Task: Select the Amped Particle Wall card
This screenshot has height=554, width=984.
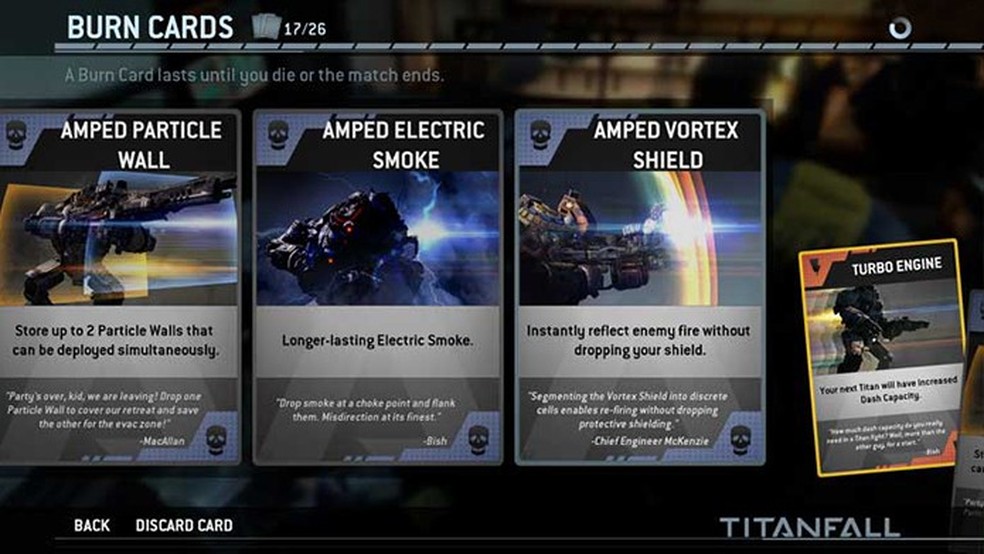Action: coord(118,285)
